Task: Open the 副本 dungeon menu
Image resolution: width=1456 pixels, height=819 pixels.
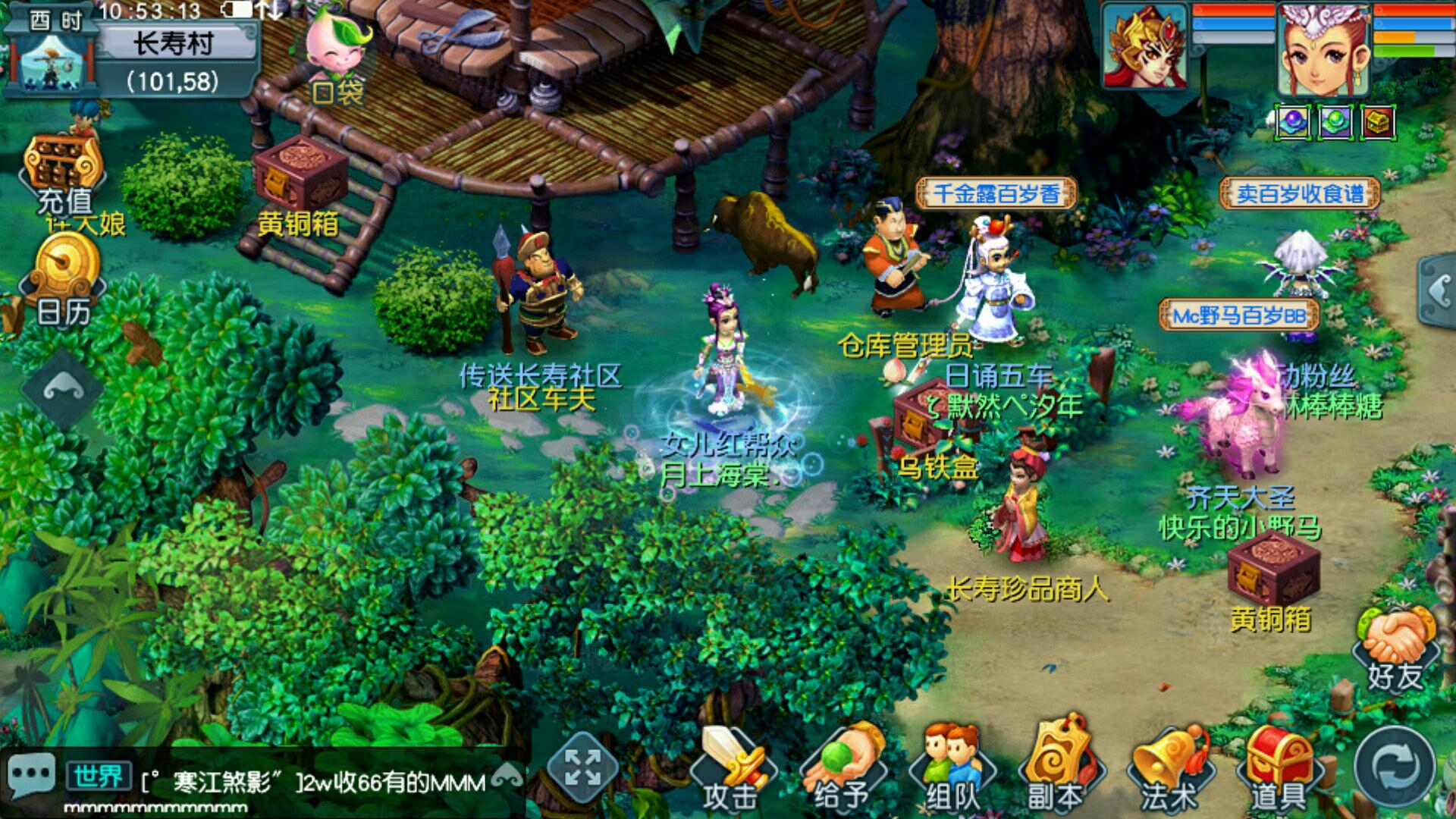Action: tap(1057, 767)
